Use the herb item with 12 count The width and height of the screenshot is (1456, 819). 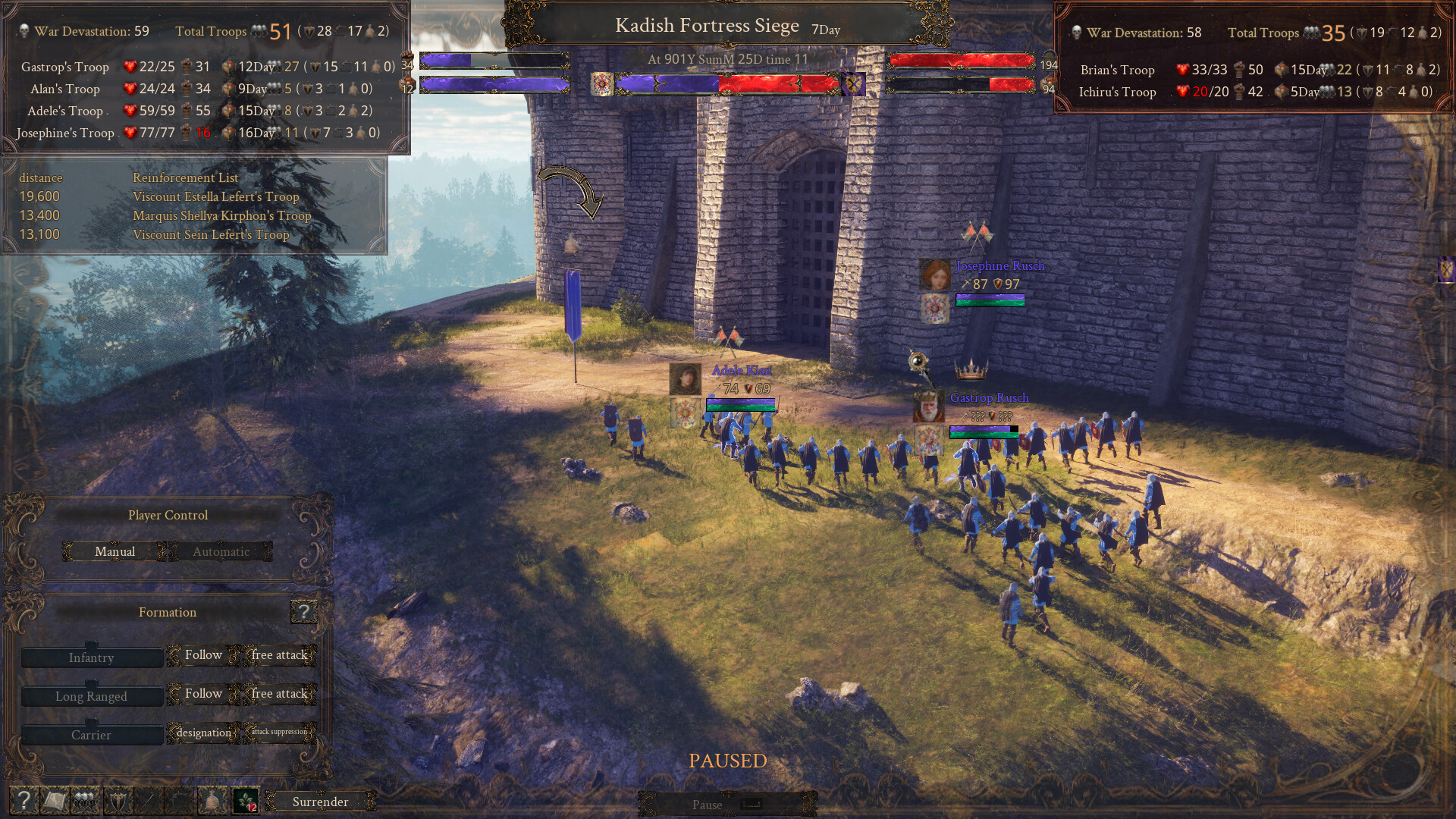click(244, 799)
